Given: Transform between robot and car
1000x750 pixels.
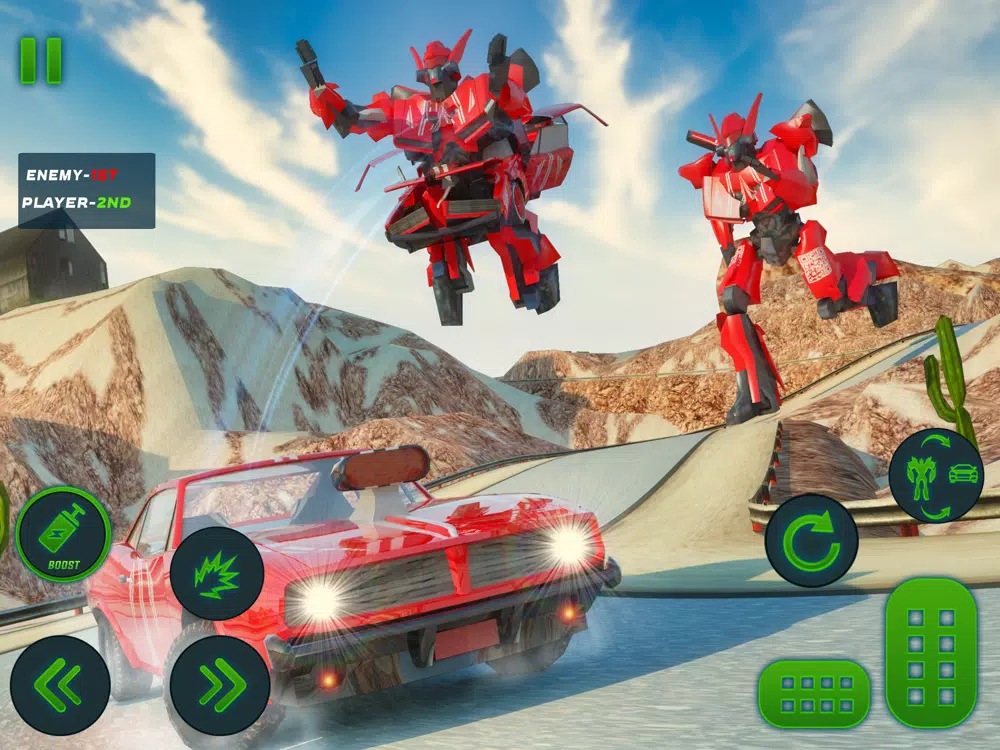Looking at the screenshot, I should (x=935, y=475).
